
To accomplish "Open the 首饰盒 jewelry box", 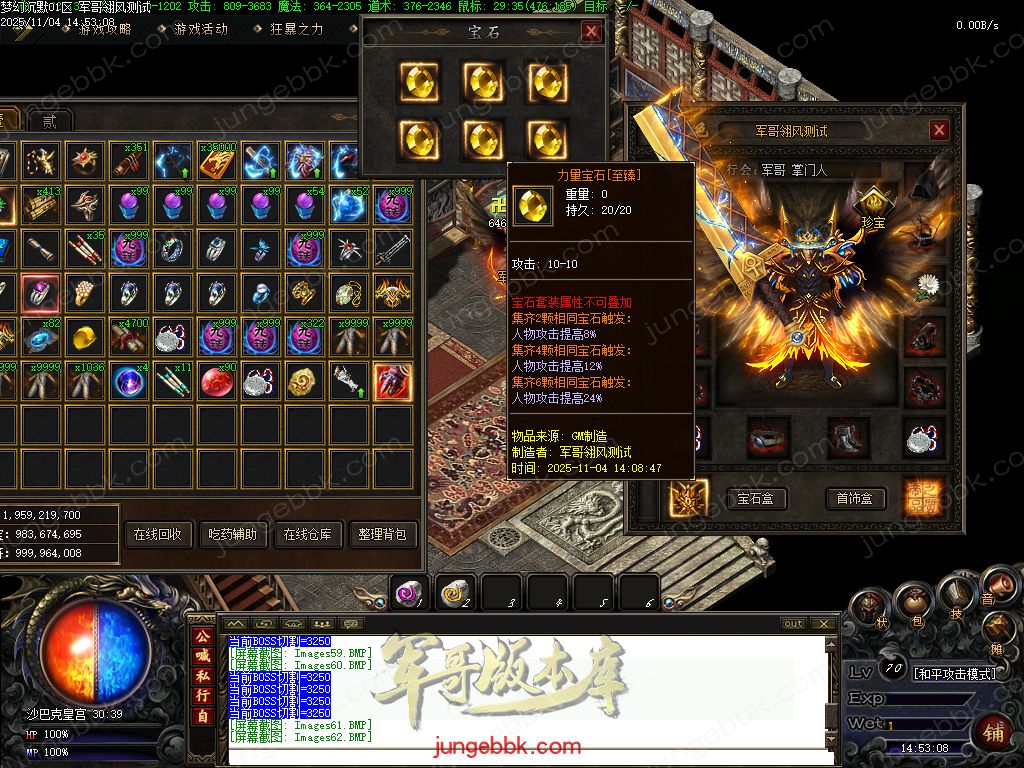I will point(855,498).
